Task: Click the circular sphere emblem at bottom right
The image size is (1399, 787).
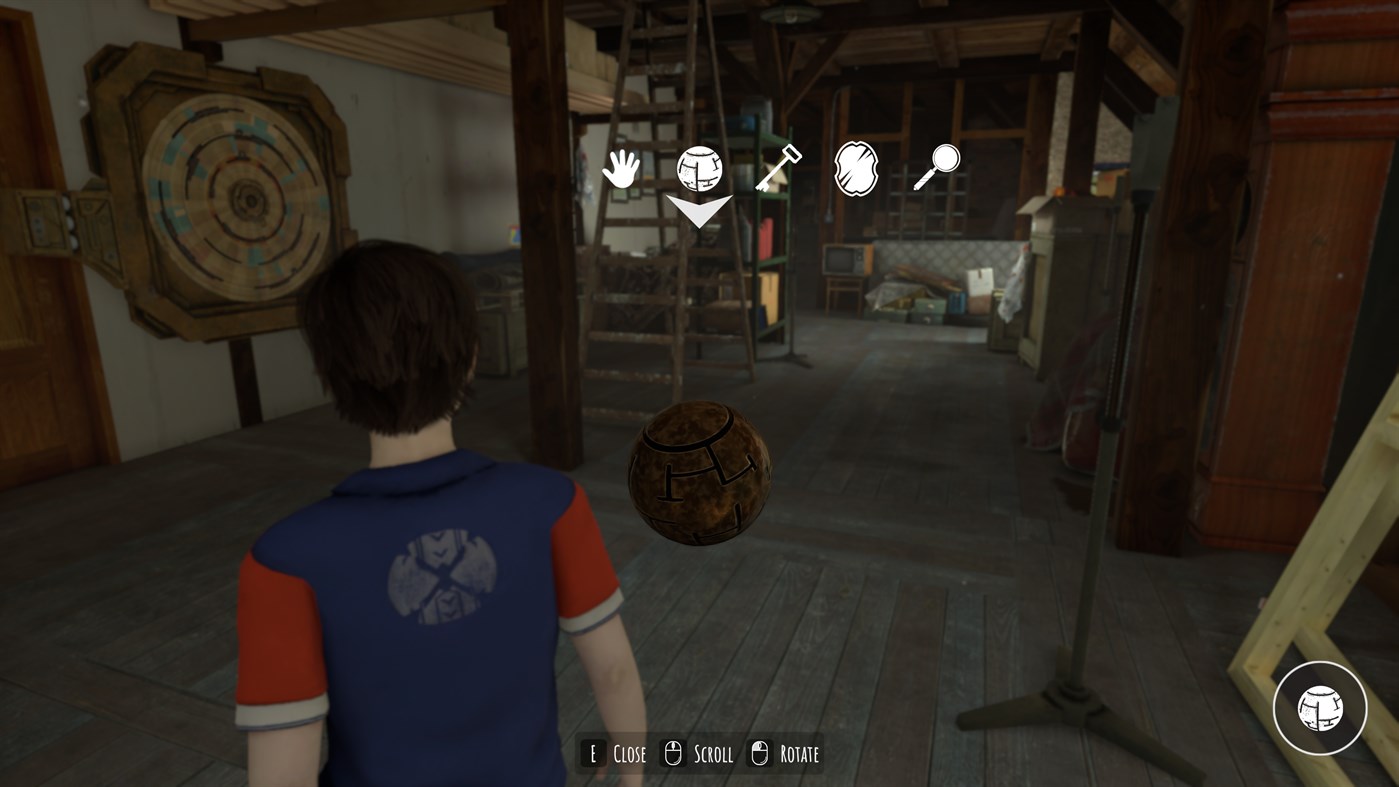Action: pos(1320,708)
